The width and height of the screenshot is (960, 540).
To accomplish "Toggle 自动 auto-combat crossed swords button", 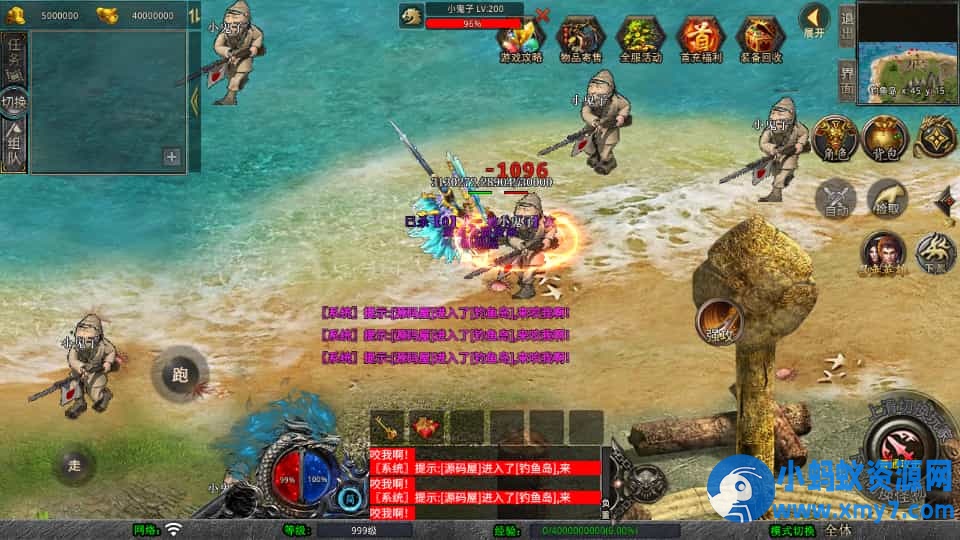I will (837, 198).
